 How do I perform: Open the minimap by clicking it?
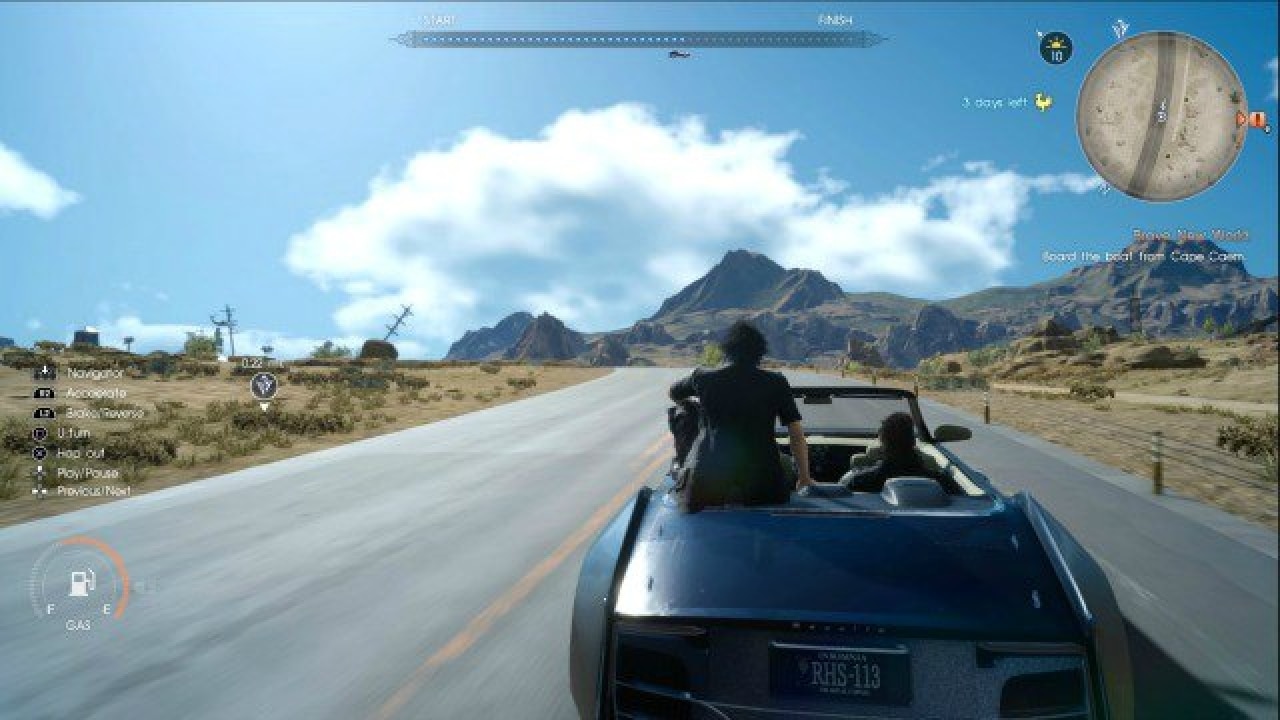click(x=1160, y=112)
